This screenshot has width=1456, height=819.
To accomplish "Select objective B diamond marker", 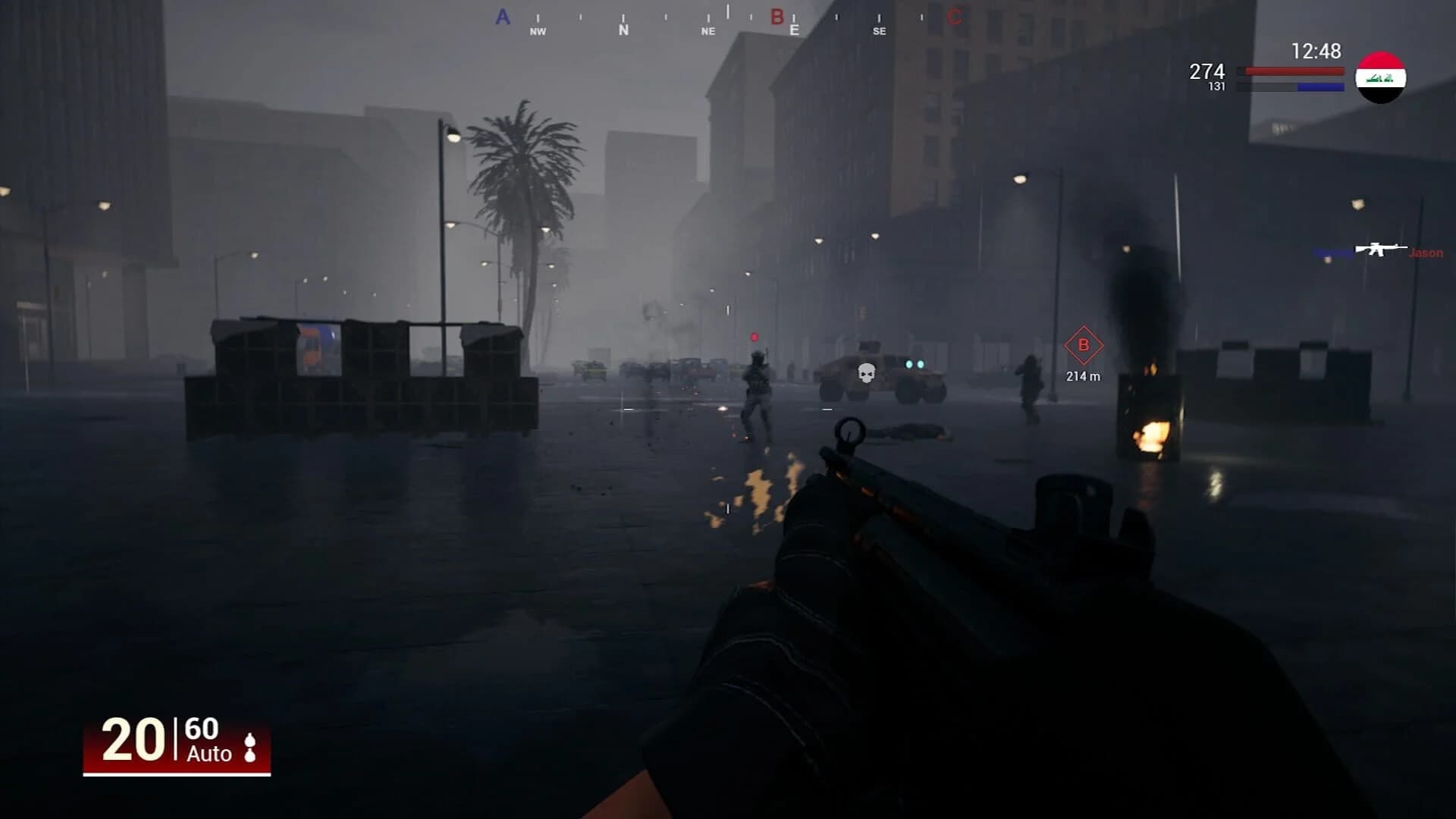I will (x=1082, y=344).
